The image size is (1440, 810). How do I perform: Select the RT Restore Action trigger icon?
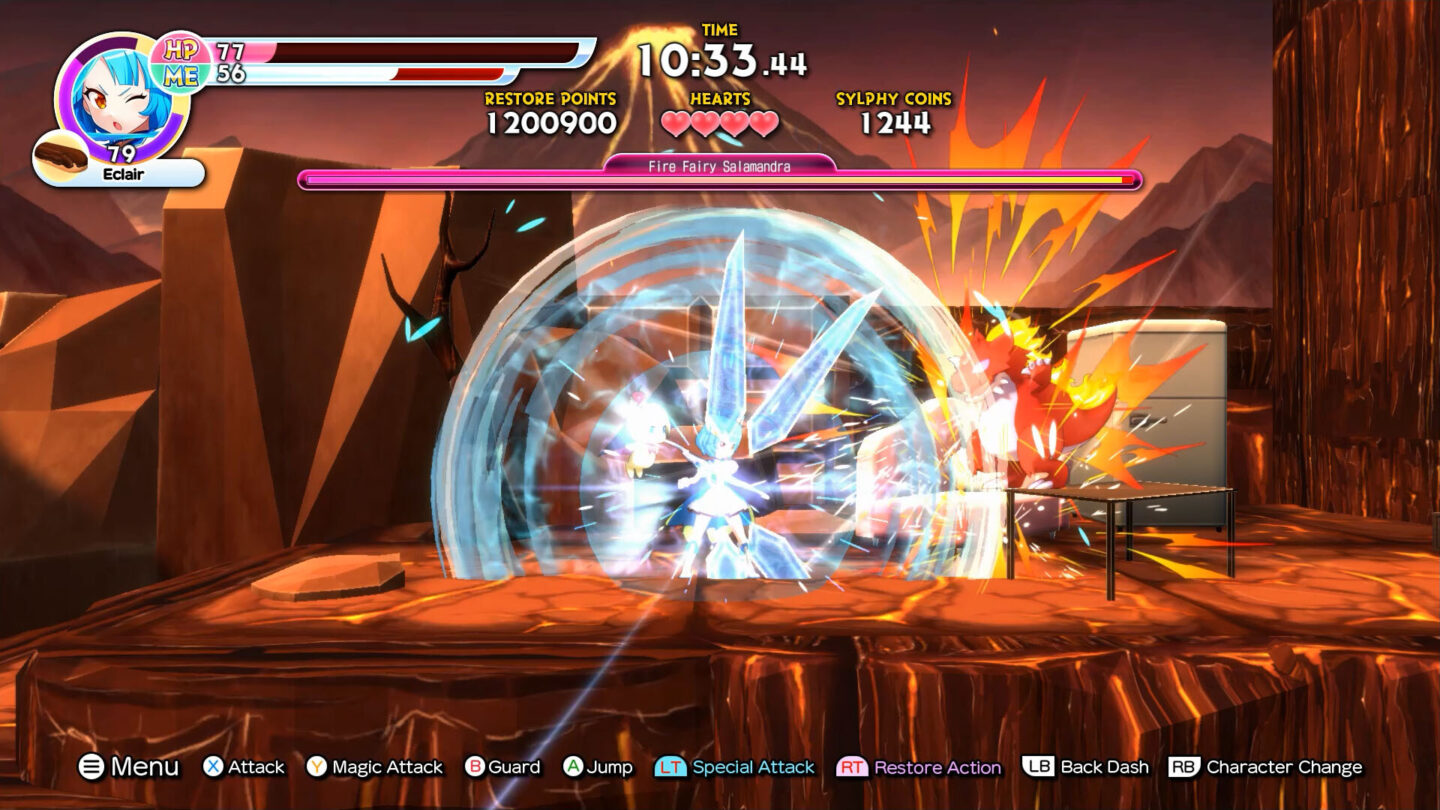(855, 767)
